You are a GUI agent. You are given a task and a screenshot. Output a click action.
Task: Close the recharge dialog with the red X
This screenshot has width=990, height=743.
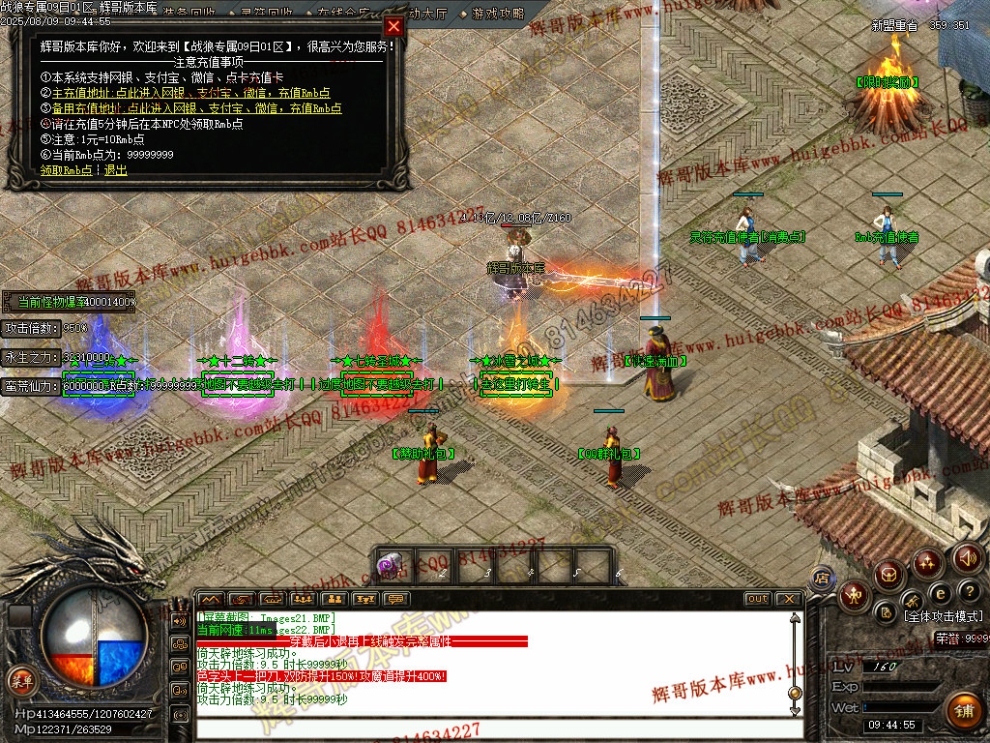[x=394, y=27]
